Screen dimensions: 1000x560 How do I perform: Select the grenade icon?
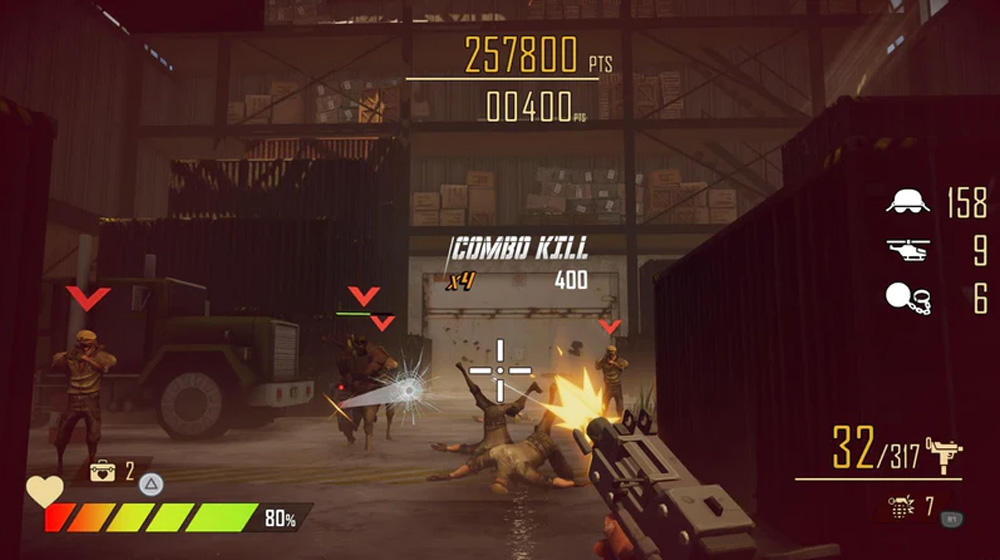pyautogui.click(x=902, y=507)
